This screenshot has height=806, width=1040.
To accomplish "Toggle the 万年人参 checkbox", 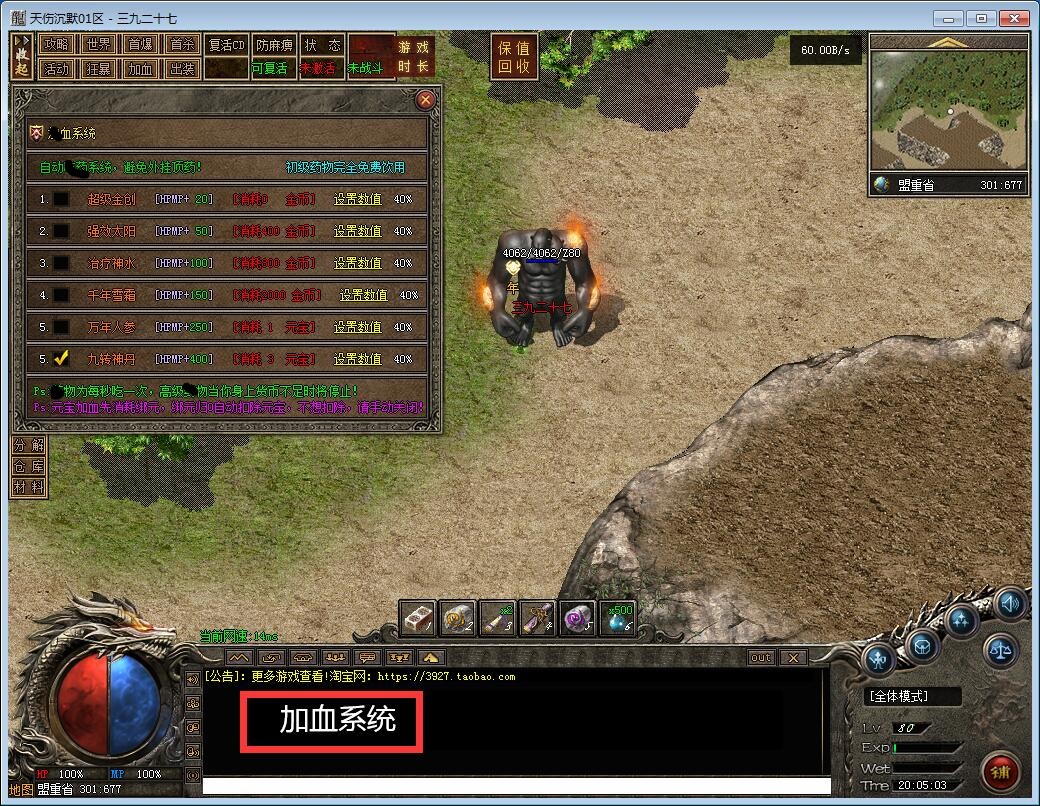I will 62,327.
